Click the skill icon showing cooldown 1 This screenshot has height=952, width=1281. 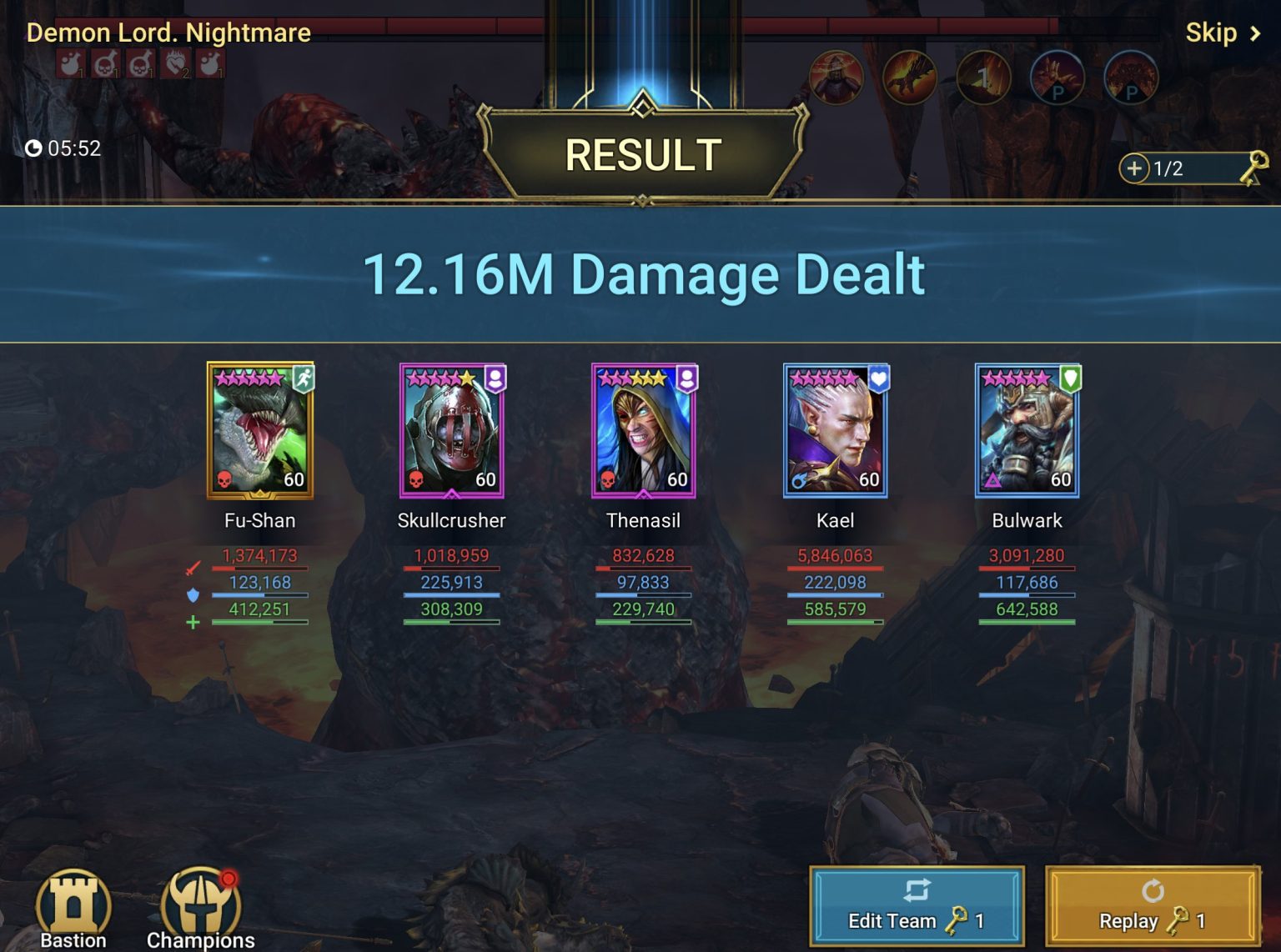click(984, 77)
